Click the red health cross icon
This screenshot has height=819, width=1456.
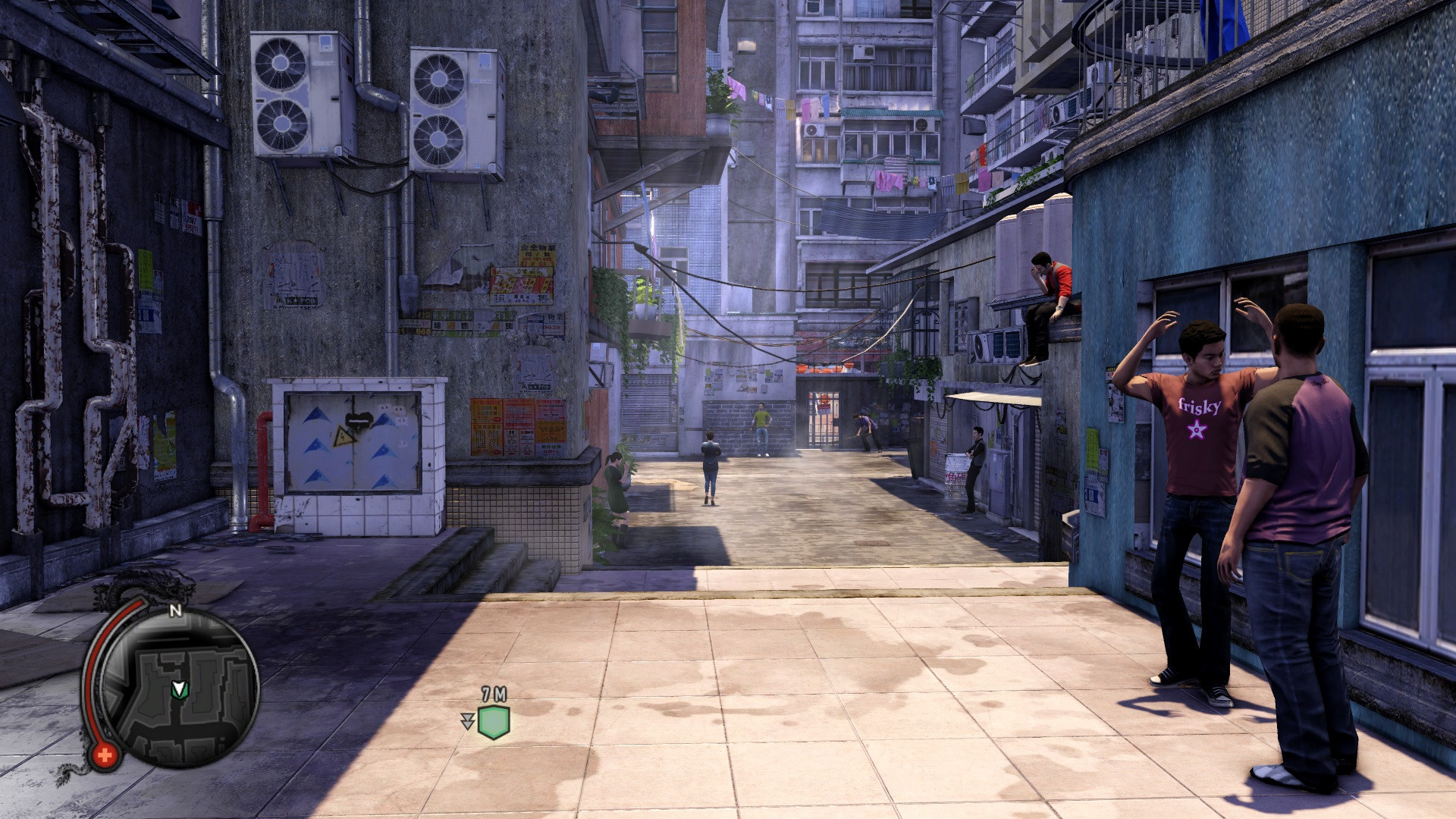105,755
